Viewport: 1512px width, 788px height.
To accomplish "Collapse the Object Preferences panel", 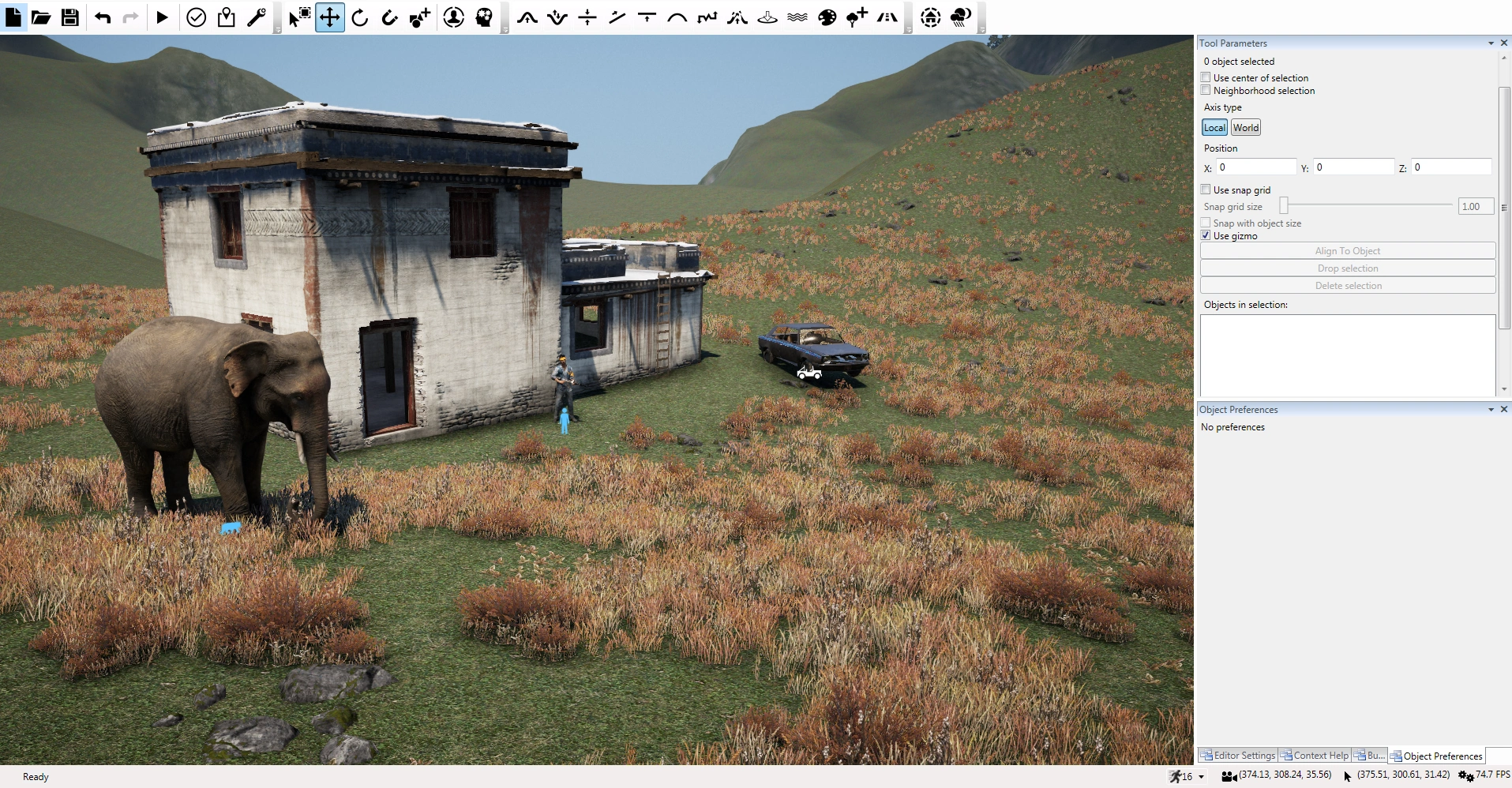I will coord(1490,409).
